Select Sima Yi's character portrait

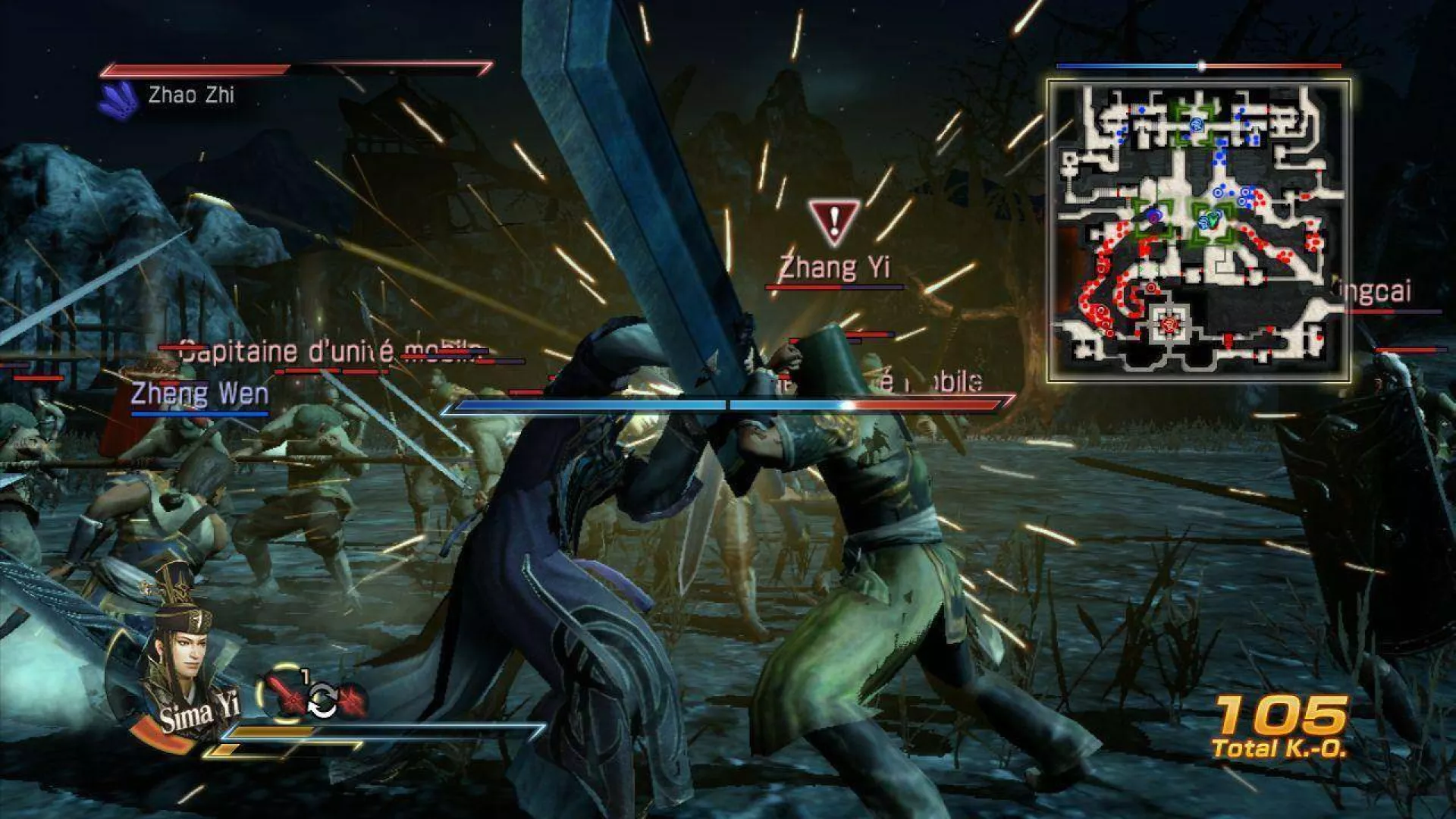179,658
